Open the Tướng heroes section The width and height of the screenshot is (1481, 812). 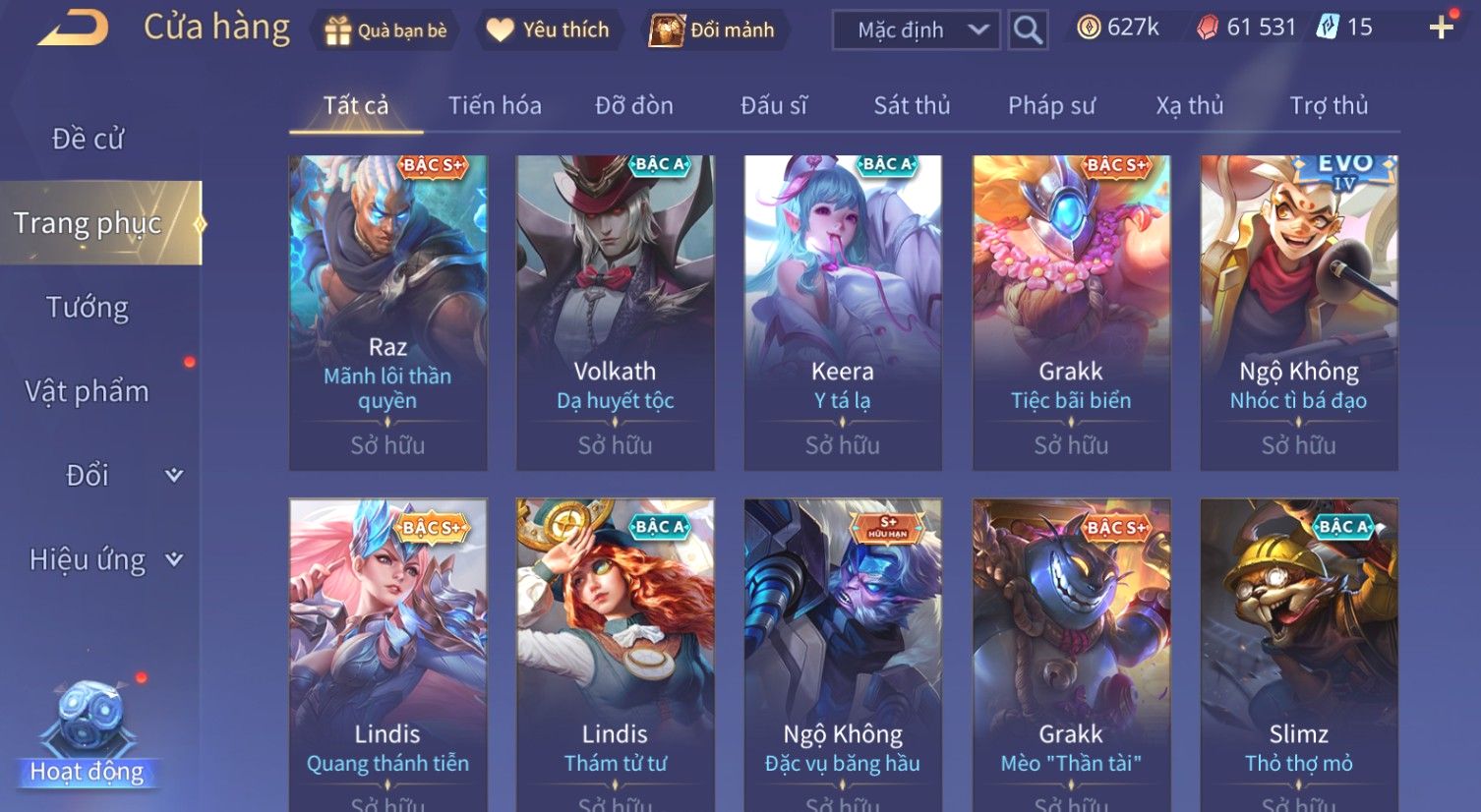[88, 308]
